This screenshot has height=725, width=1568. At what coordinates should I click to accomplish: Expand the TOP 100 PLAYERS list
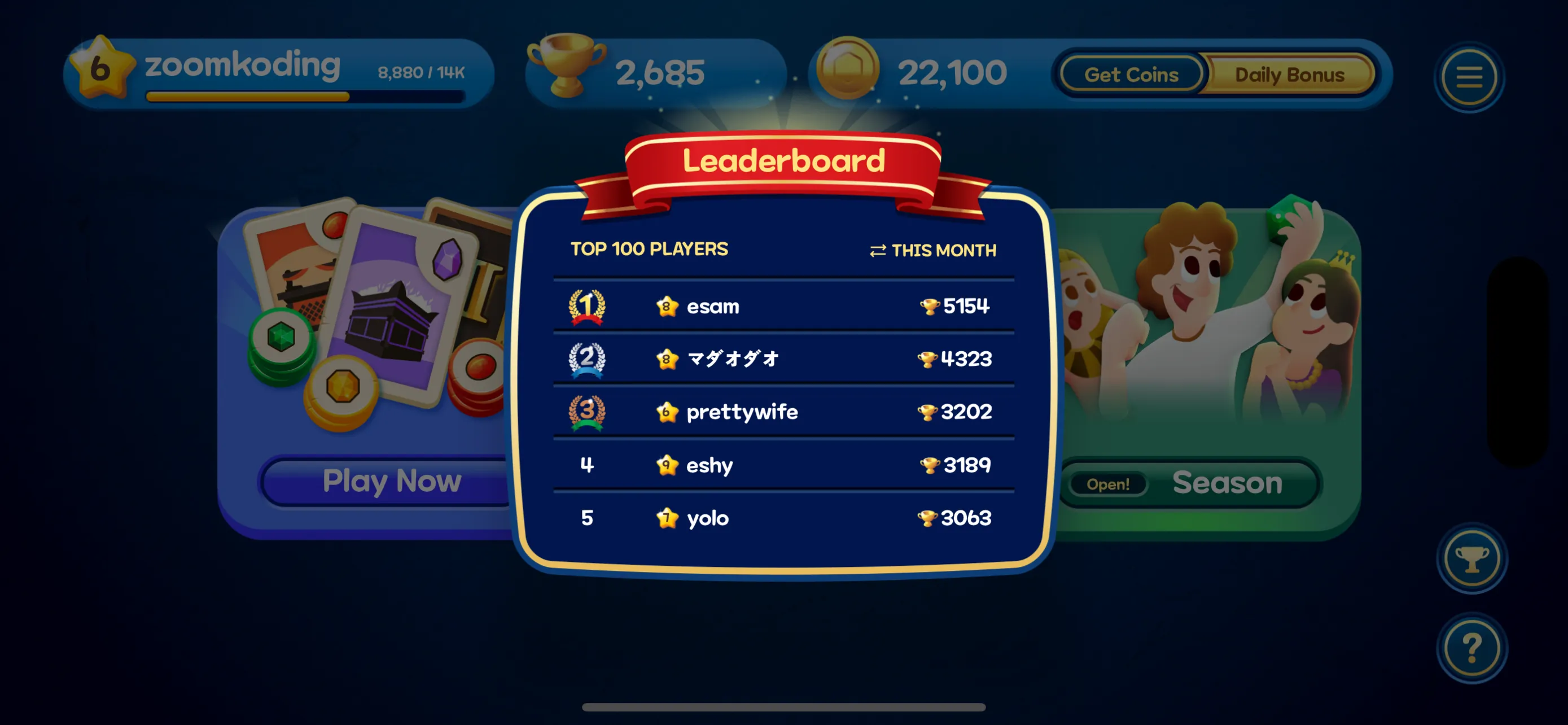[649, 248]
